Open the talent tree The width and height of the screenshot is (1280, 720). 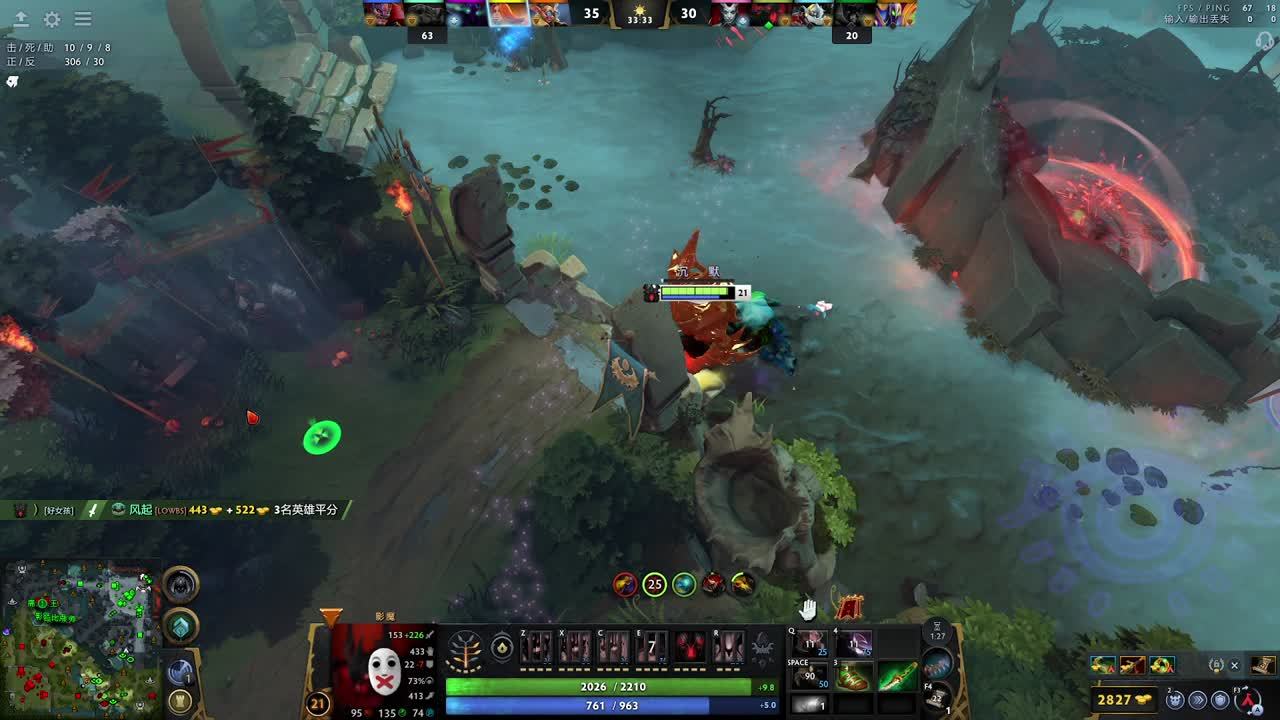465,649
